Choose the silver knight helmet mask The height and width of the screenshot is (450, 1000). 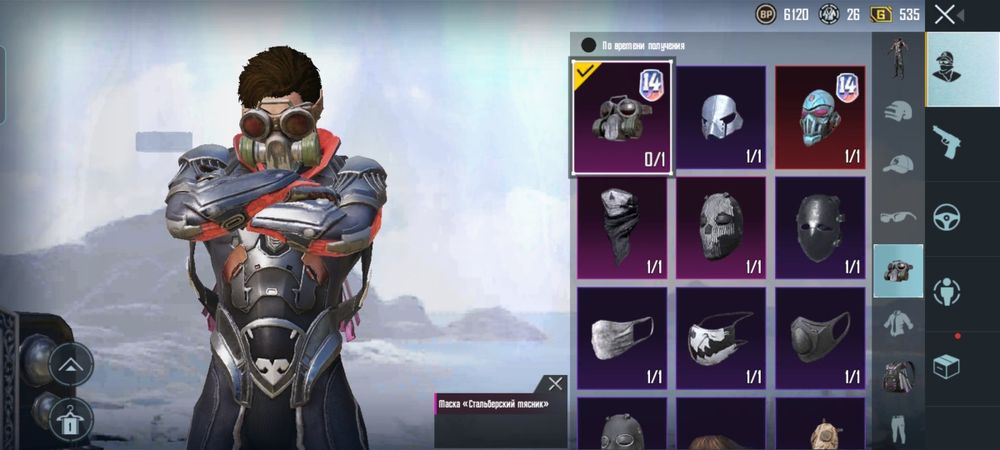tap(720, 116)
